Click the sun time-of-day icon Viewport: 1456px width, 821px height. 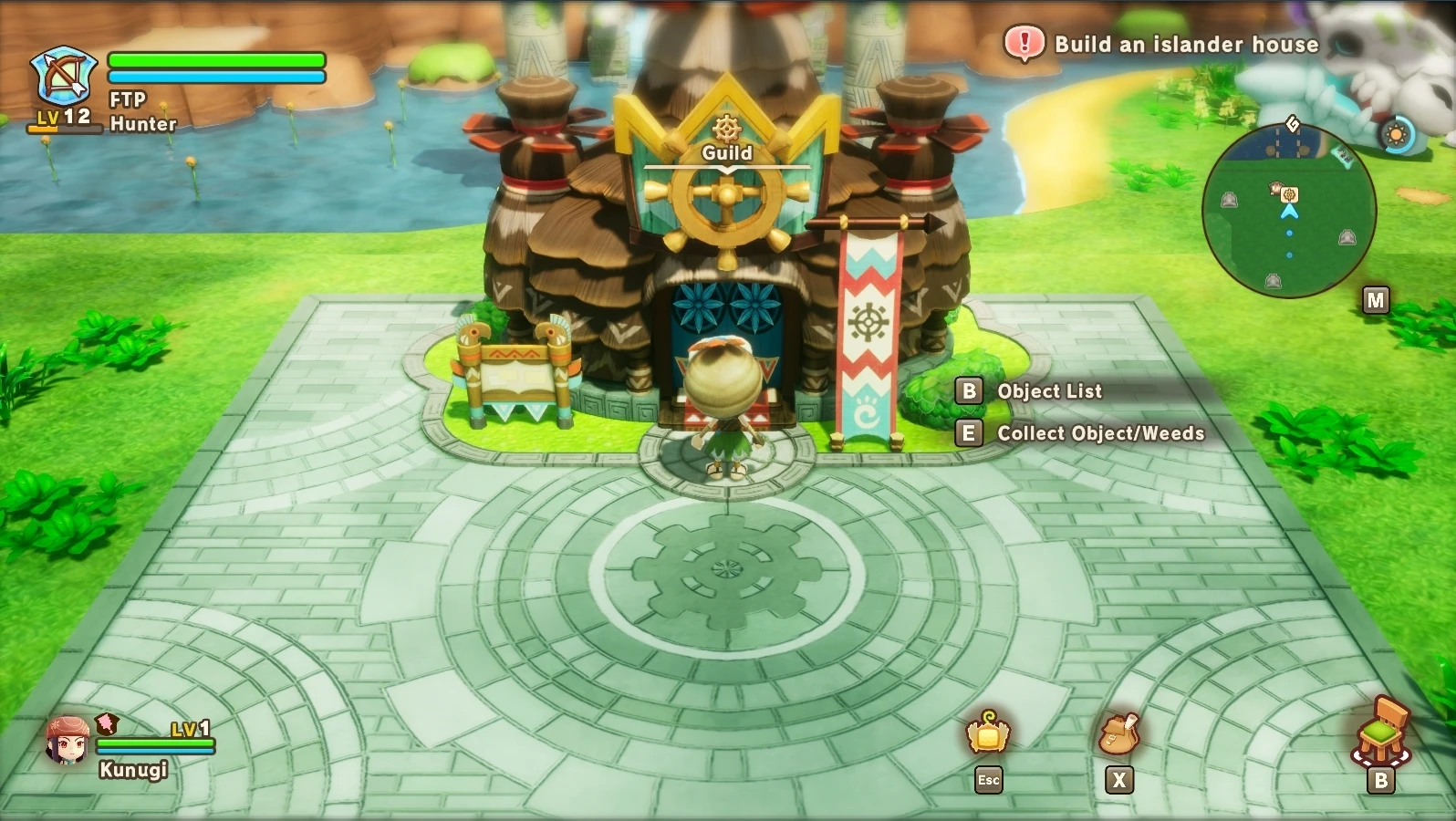click(1395, 136)
